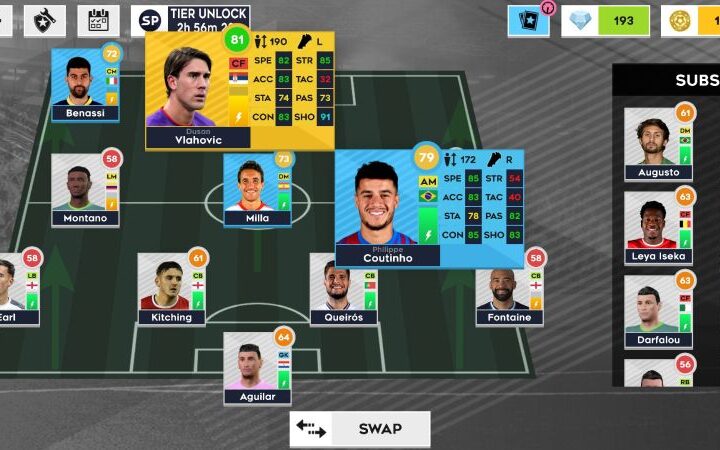720x450 pixels.
Task: Pick the Milla player card
Action: pyautogui.click(x=257, y=190)
